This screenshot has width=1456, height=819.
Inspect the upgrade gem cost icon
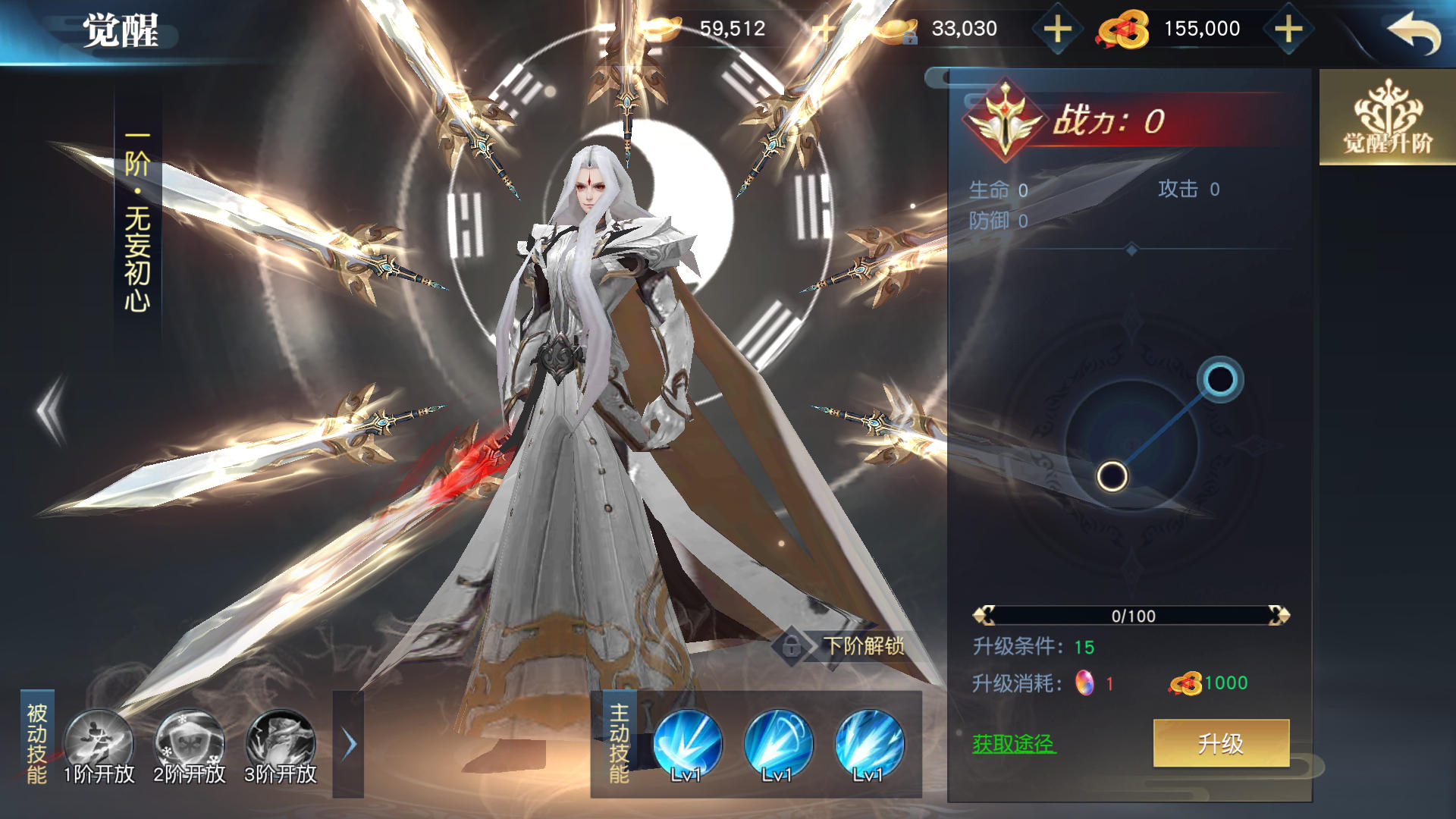tap(1085, 683)
